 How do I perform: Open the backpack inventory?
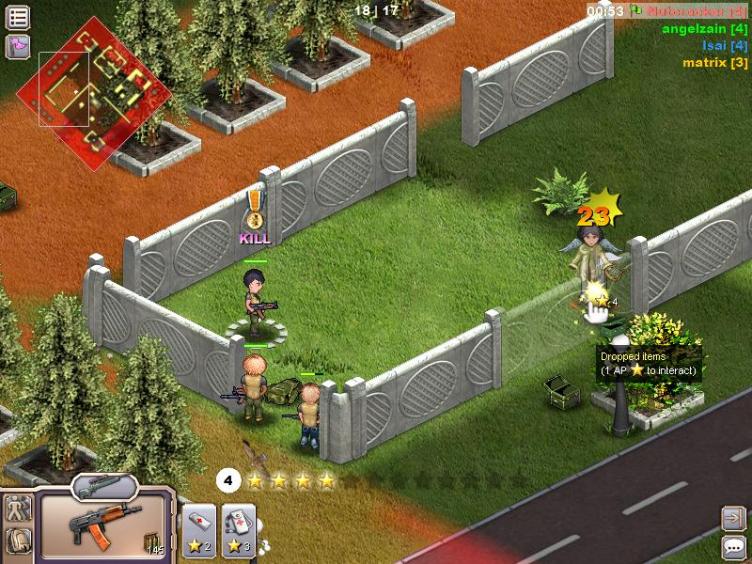pyautogui.click(x=18, y=541)
